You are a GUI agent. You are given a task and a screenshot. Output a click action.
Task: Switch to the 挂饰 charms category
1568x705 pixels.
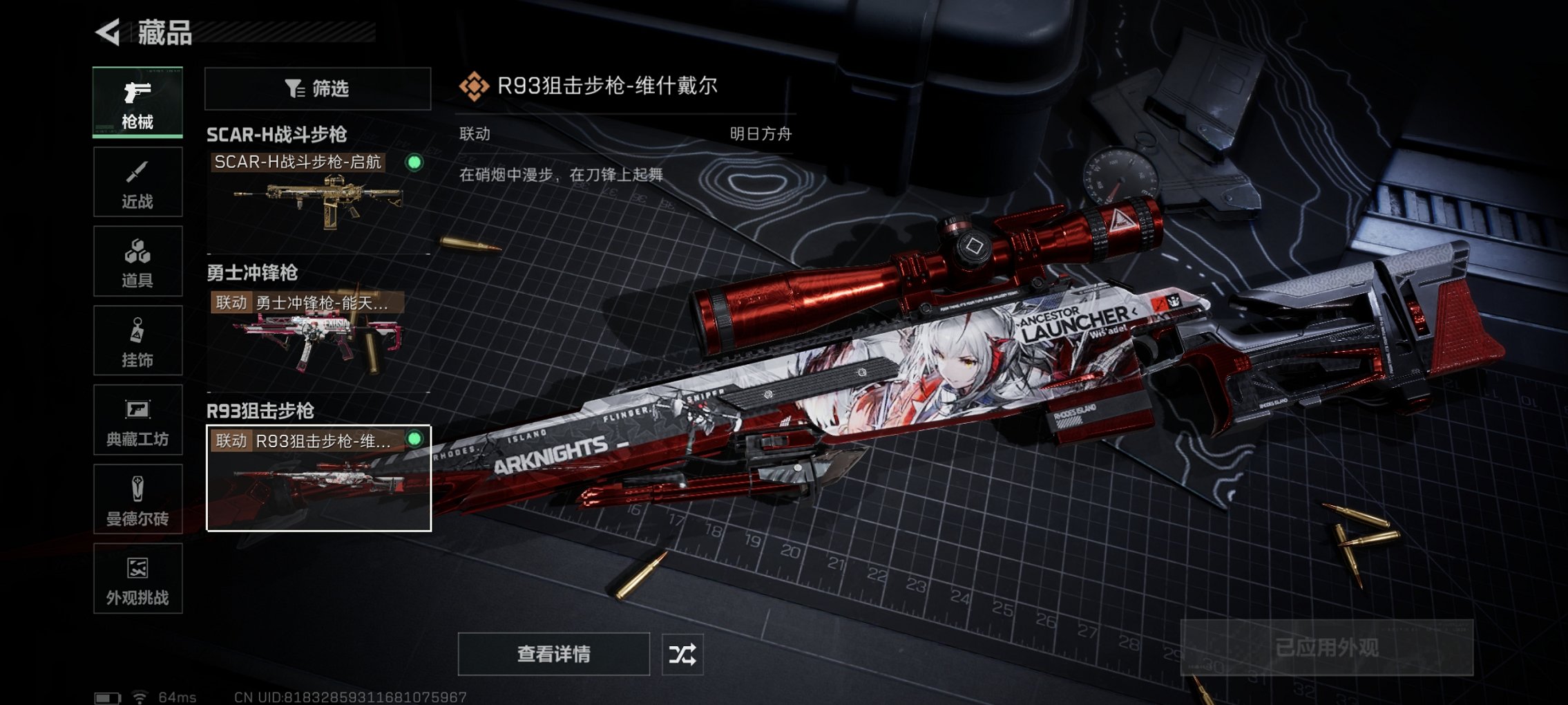137,339
